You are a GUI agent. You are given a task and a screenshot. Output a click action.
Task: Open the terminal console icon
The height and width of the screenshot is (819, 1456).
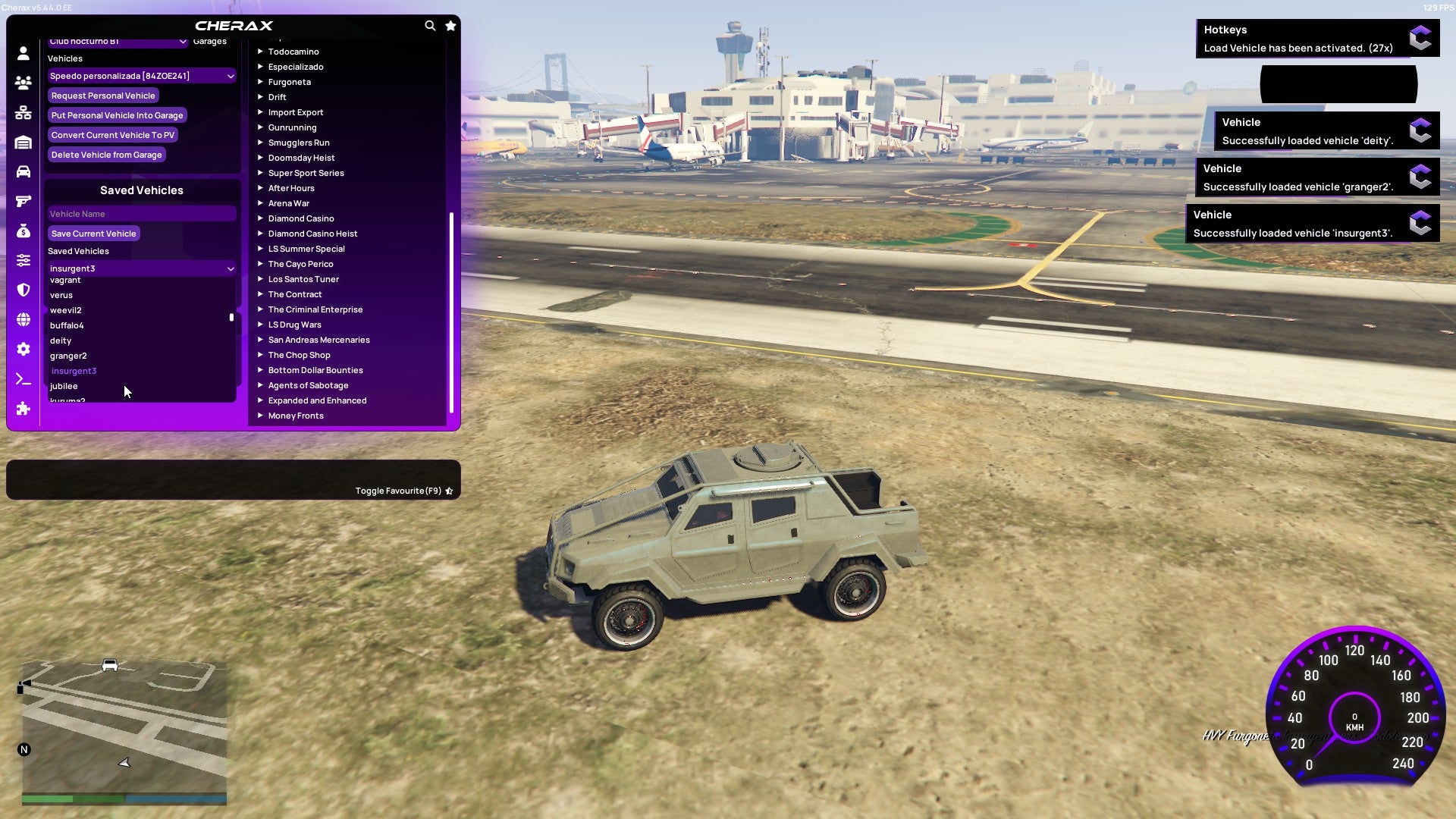tap(23, 380)
